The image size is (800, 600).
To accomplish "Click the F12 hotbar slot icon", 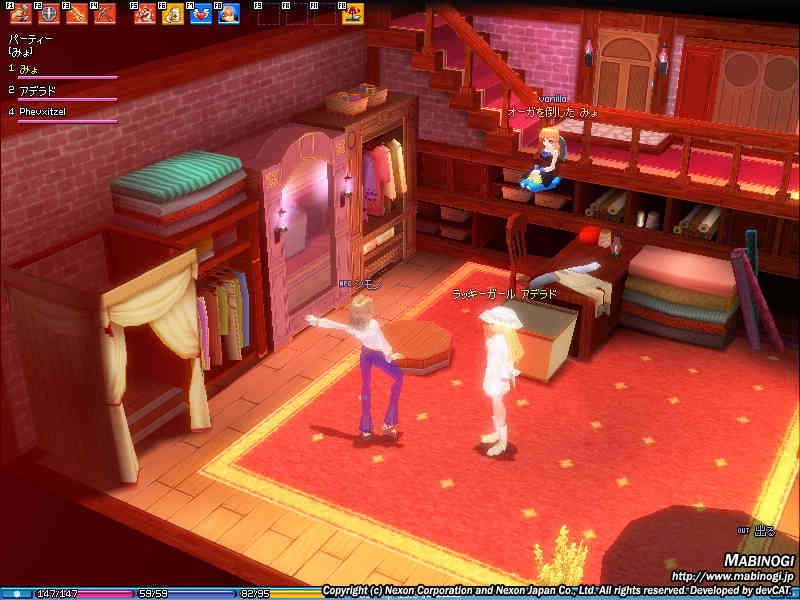I will [352, 14].
